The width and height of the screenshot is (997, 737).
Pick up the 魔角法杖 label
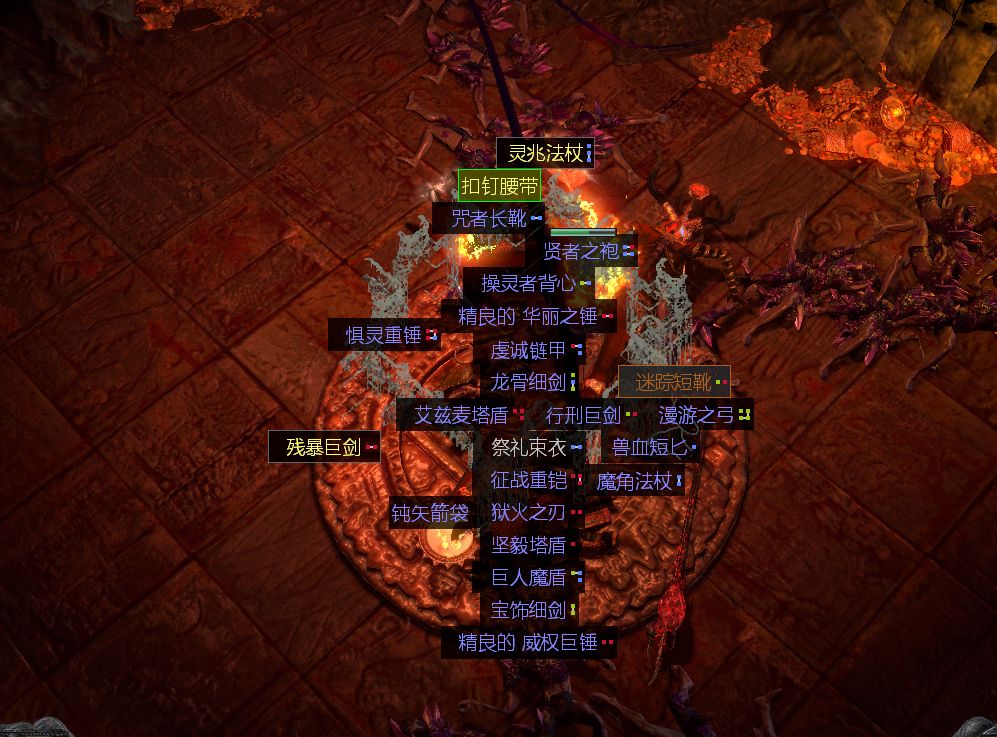click(x=634, y=481)
